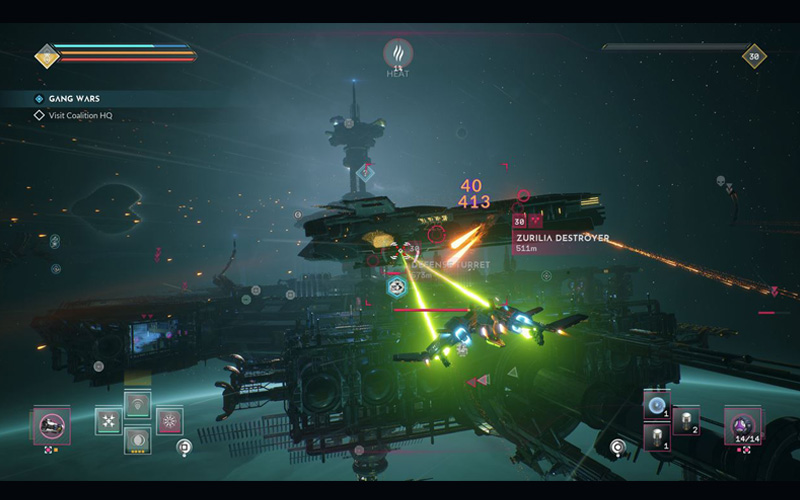Screen dimensions: 800x500
Task: Click the gold player emblem badge
Action: [47, 56]
